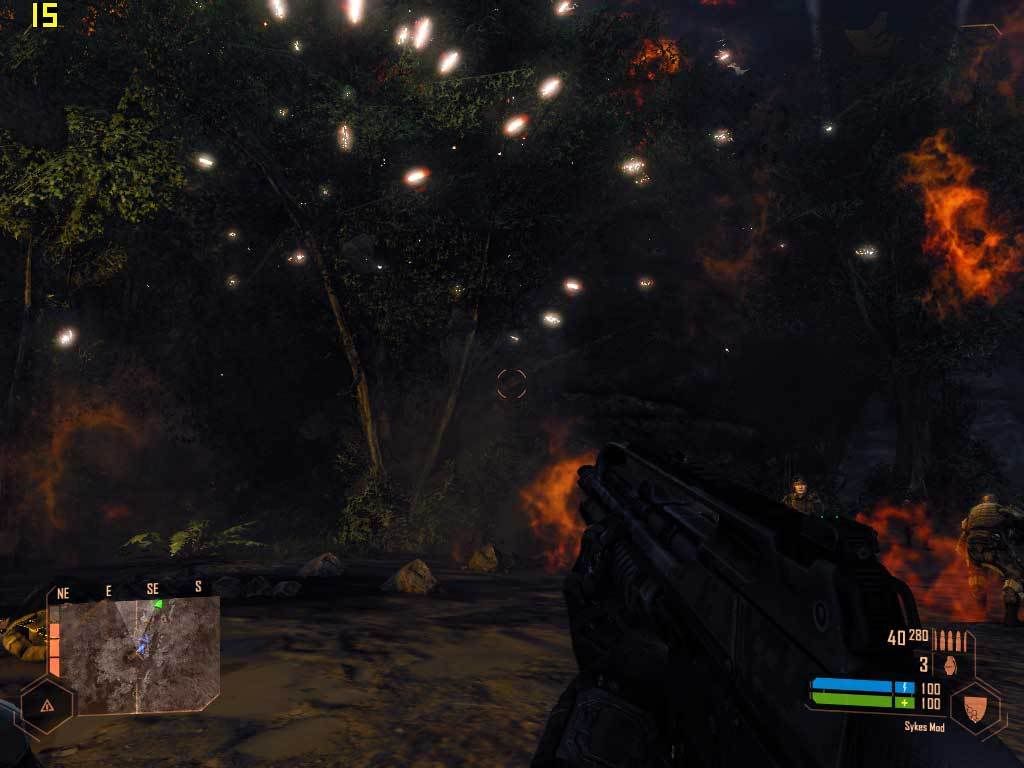
Task: Select the hexagonal warning triangle icon
Action: pyautogui.click(x=47, y=704)
